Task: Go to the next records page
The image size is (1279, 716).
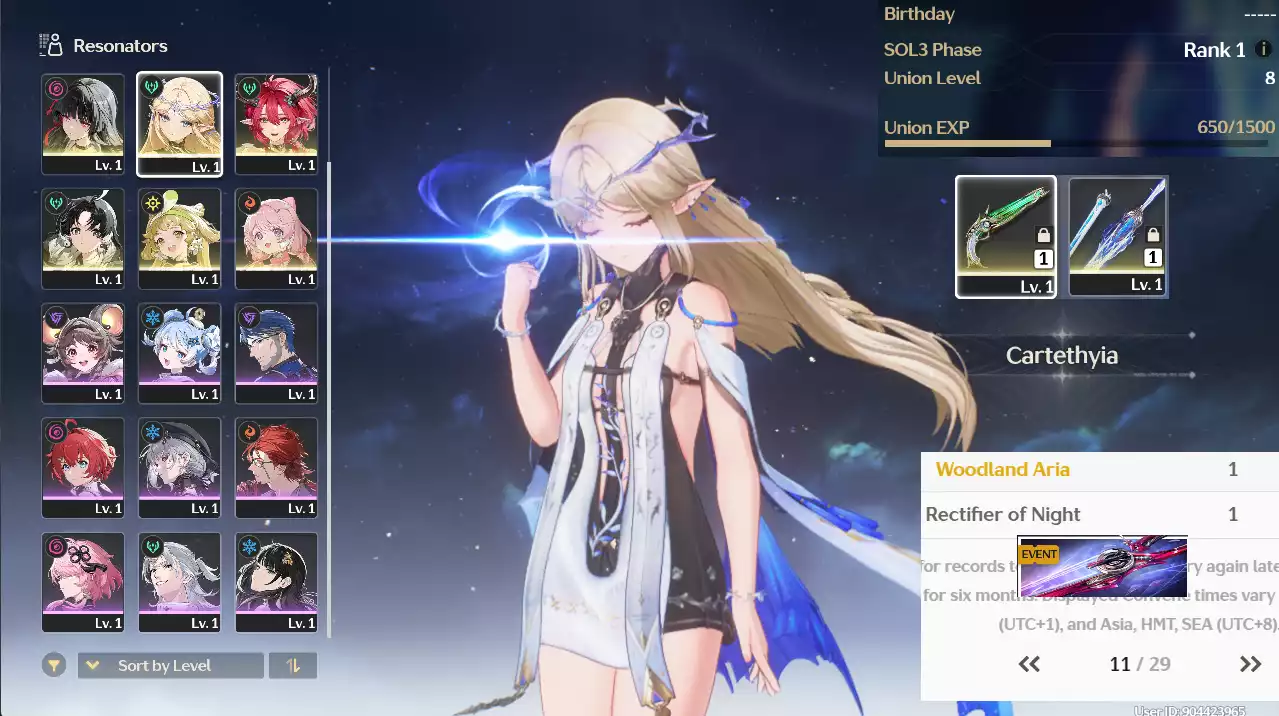Action: 1250,664
